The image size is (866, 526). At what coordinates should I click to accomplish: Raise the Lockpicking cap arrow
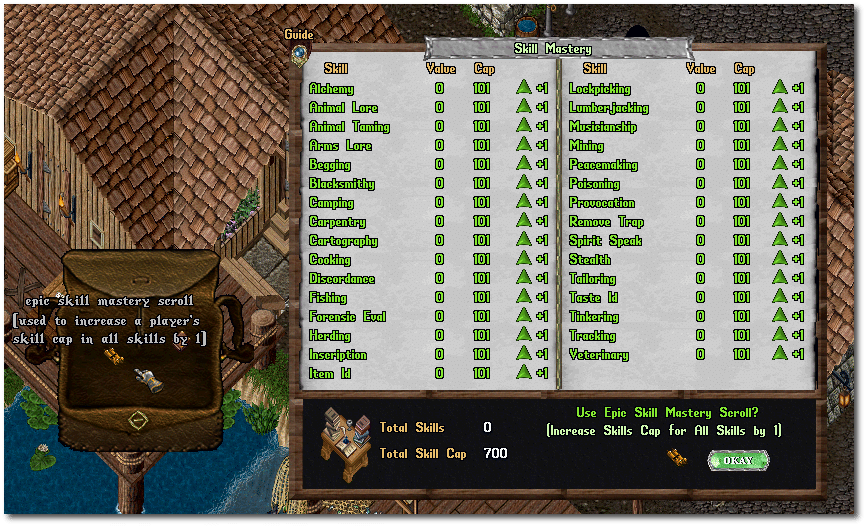(x=779, y=88)
